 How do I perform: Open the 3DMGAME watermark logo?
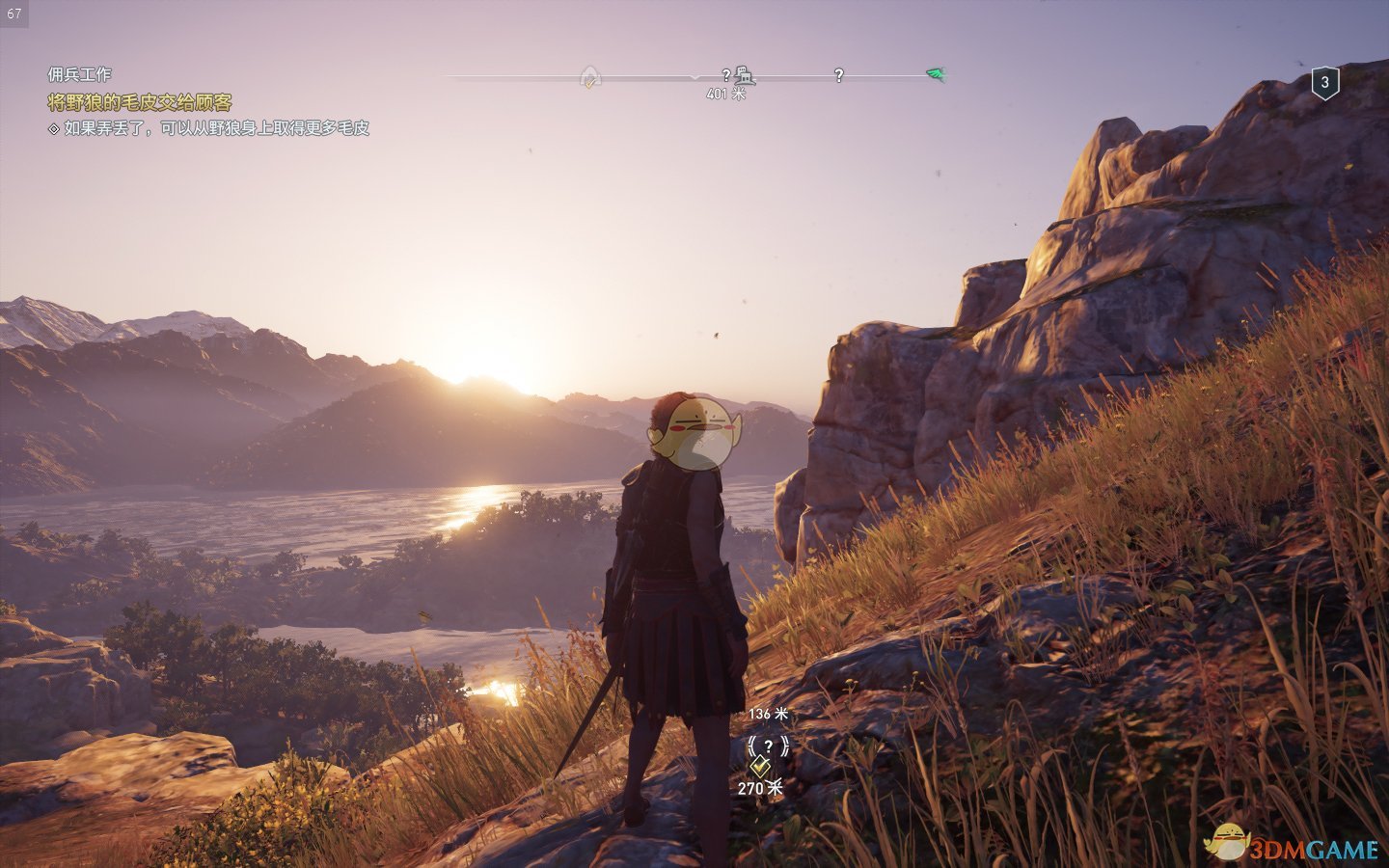[1293, 846]
